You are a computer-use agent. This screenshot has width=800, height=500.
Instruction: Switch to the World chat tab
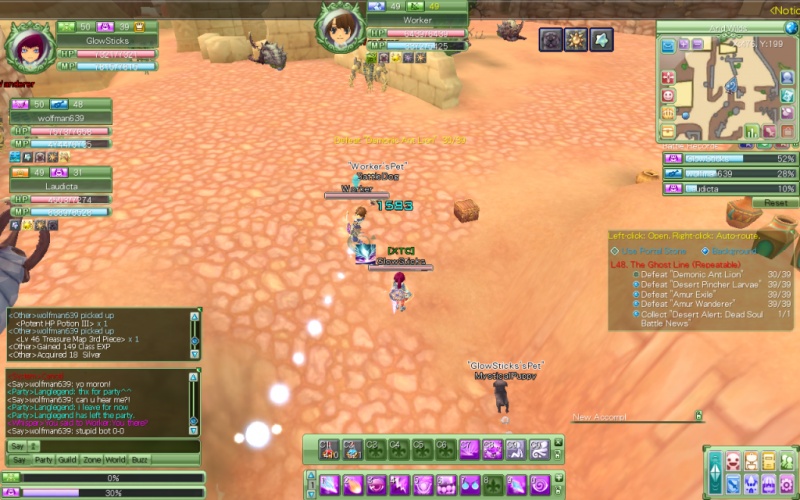[117, 460]
